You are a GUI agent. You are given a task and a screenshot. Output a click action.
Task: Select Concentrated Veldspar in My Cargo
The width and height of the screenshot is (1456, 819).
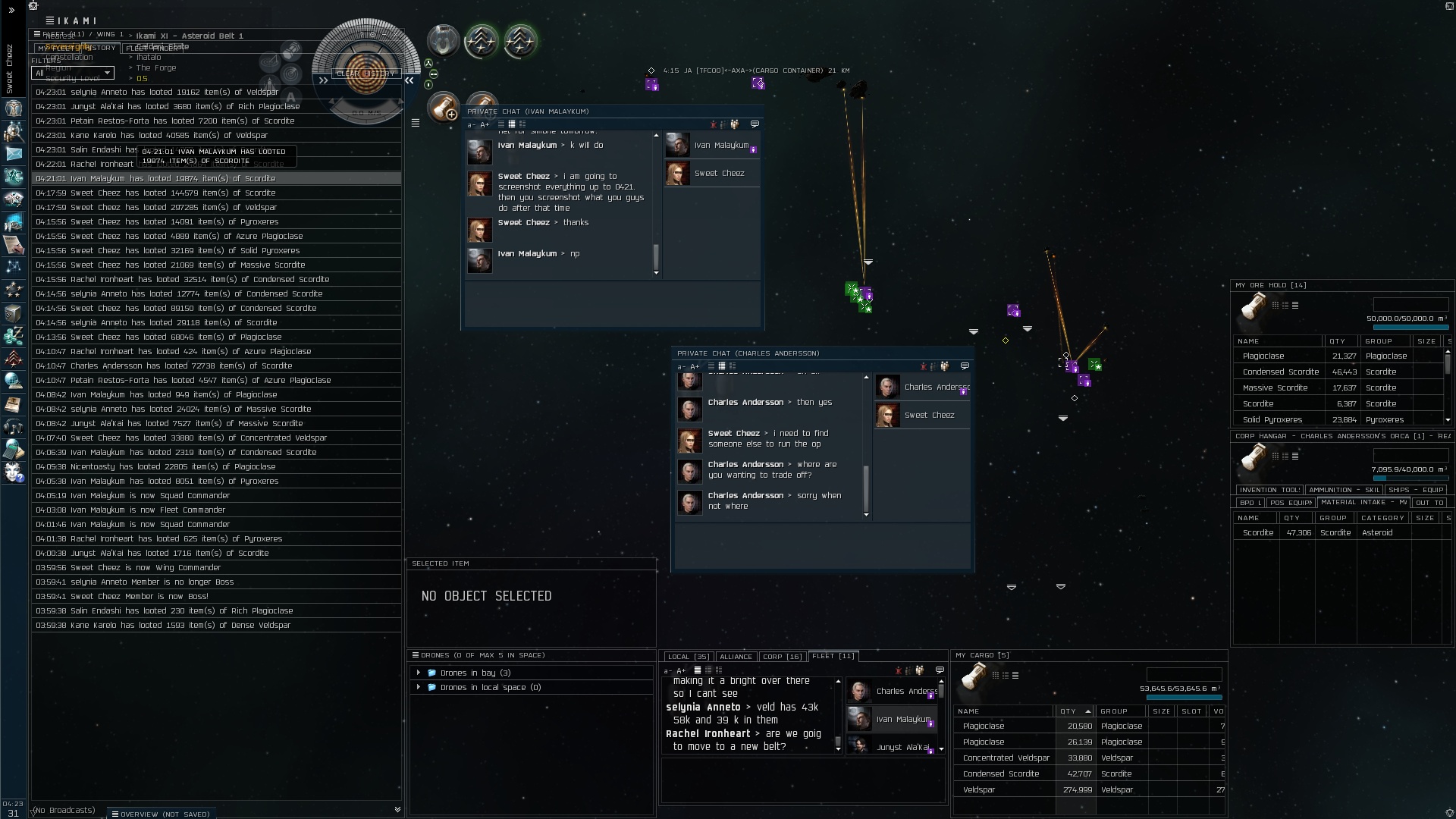pos(1006,758)
